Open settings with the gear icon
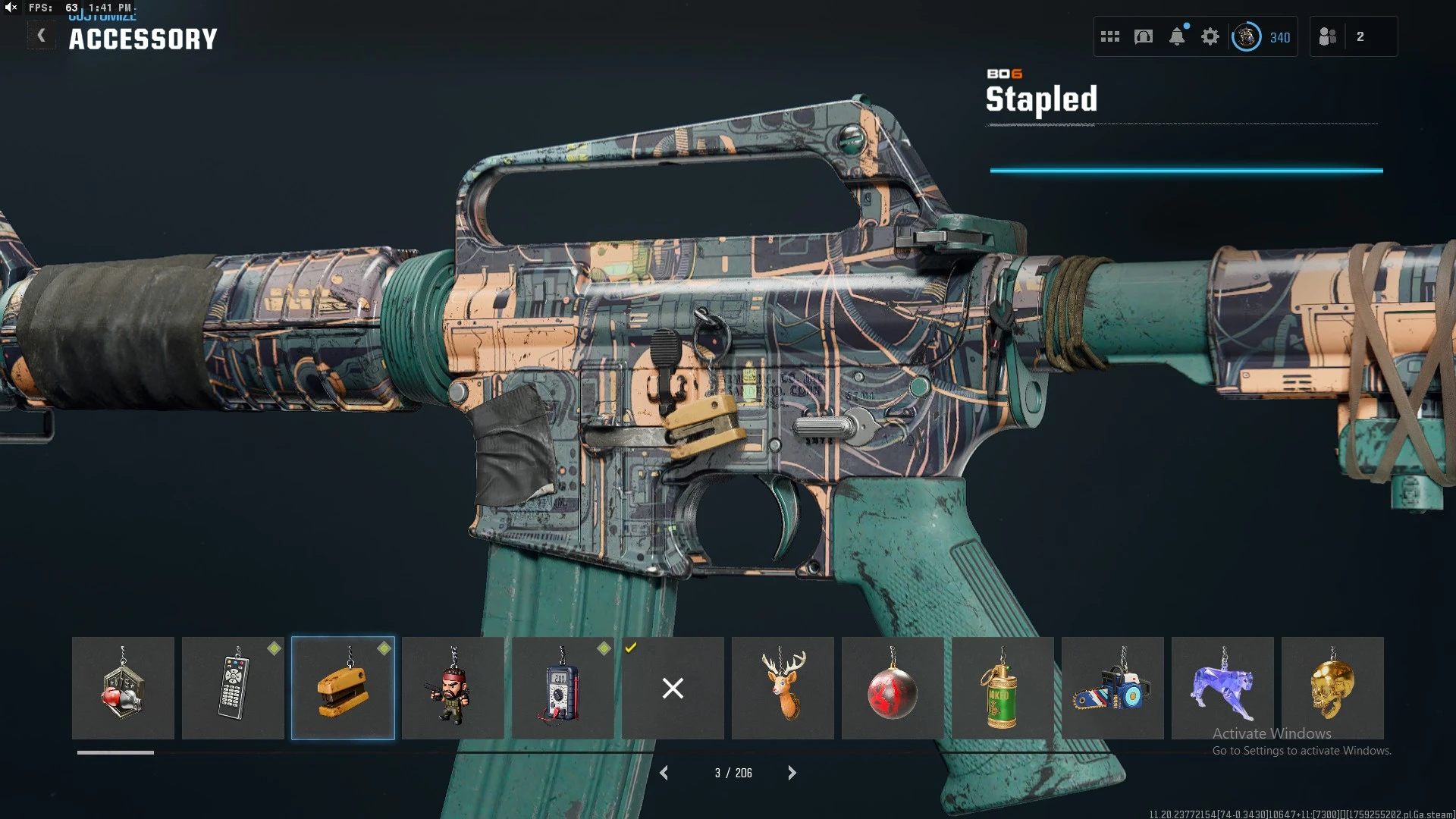Screen dimensions: 1456x819 click(x=1210, y=36)
